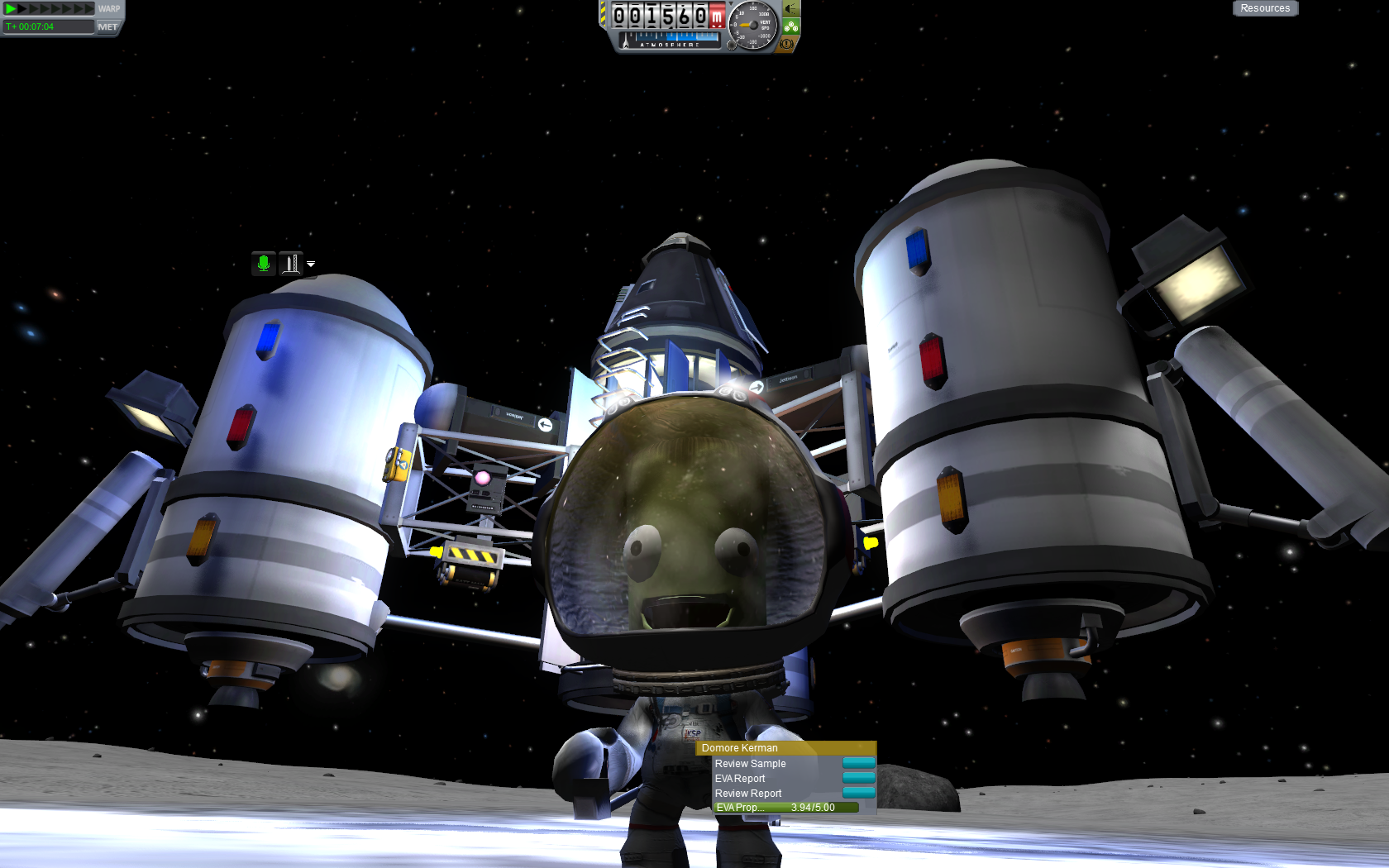Screen dimensions: 1389x868
Task: Toggle the green landing gear button
Action: (791, 26)
